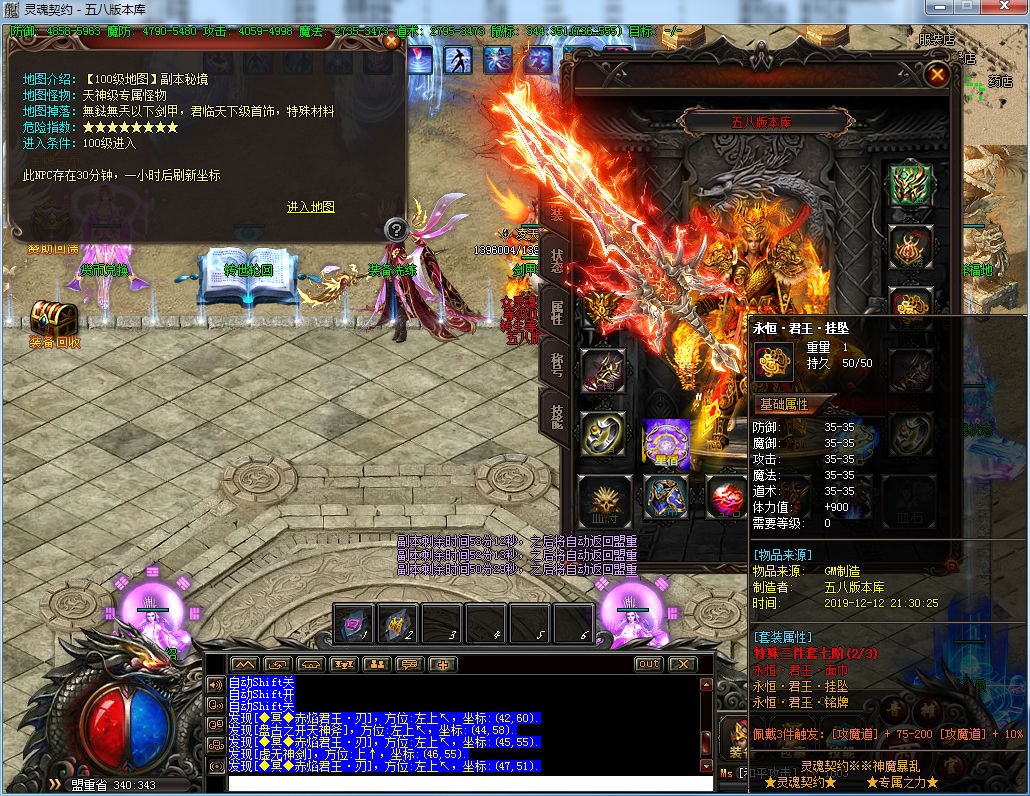1030x796 pixels.
Task: Select the green helmet equipment slot
Action: (x=910, y=185)
